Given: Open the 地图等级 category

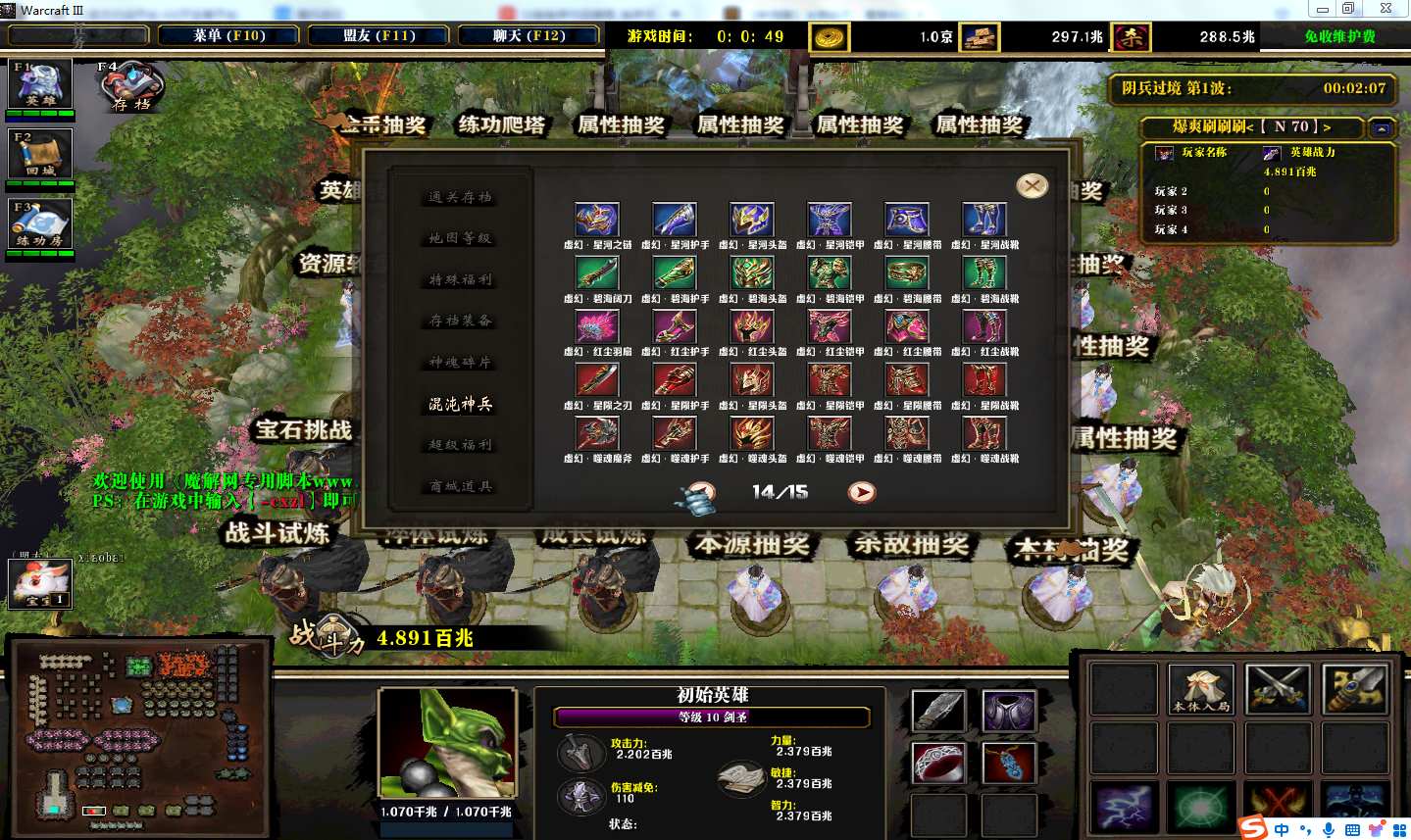Looking at the screenshot, I should pyautogui.click(x=461, y=239).
